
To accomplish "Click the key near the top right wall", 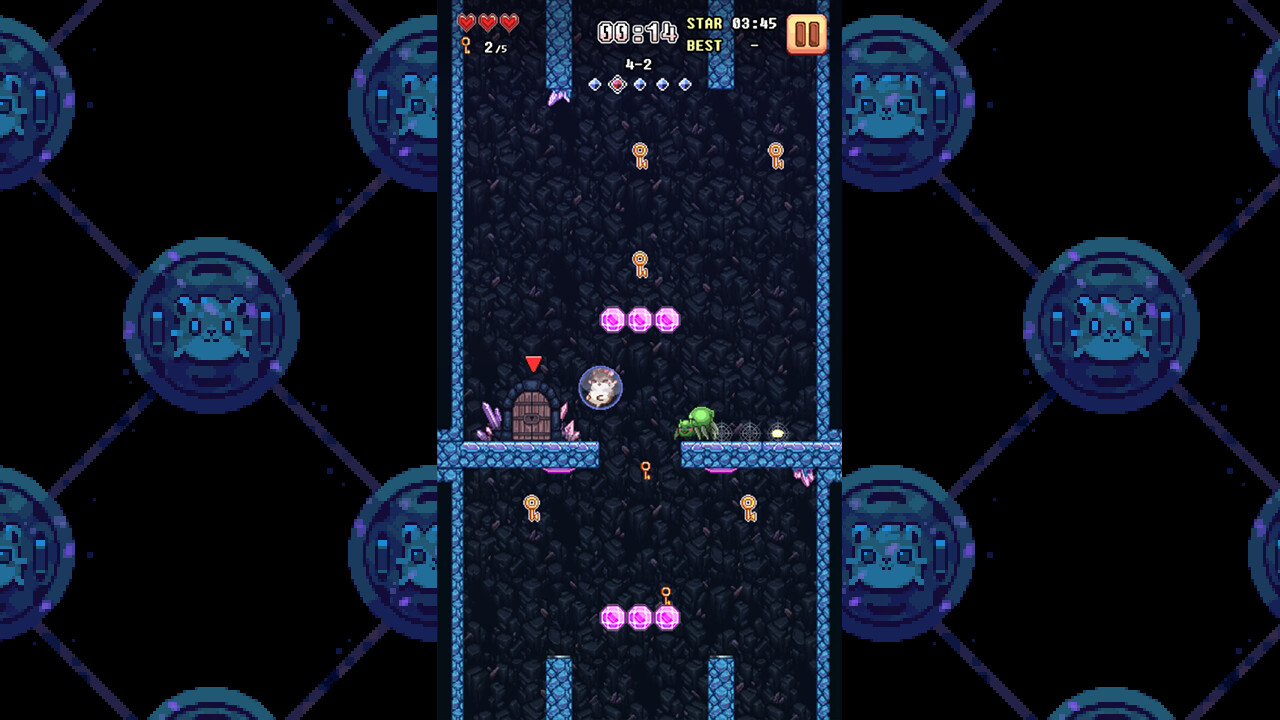I will [775, 156].
